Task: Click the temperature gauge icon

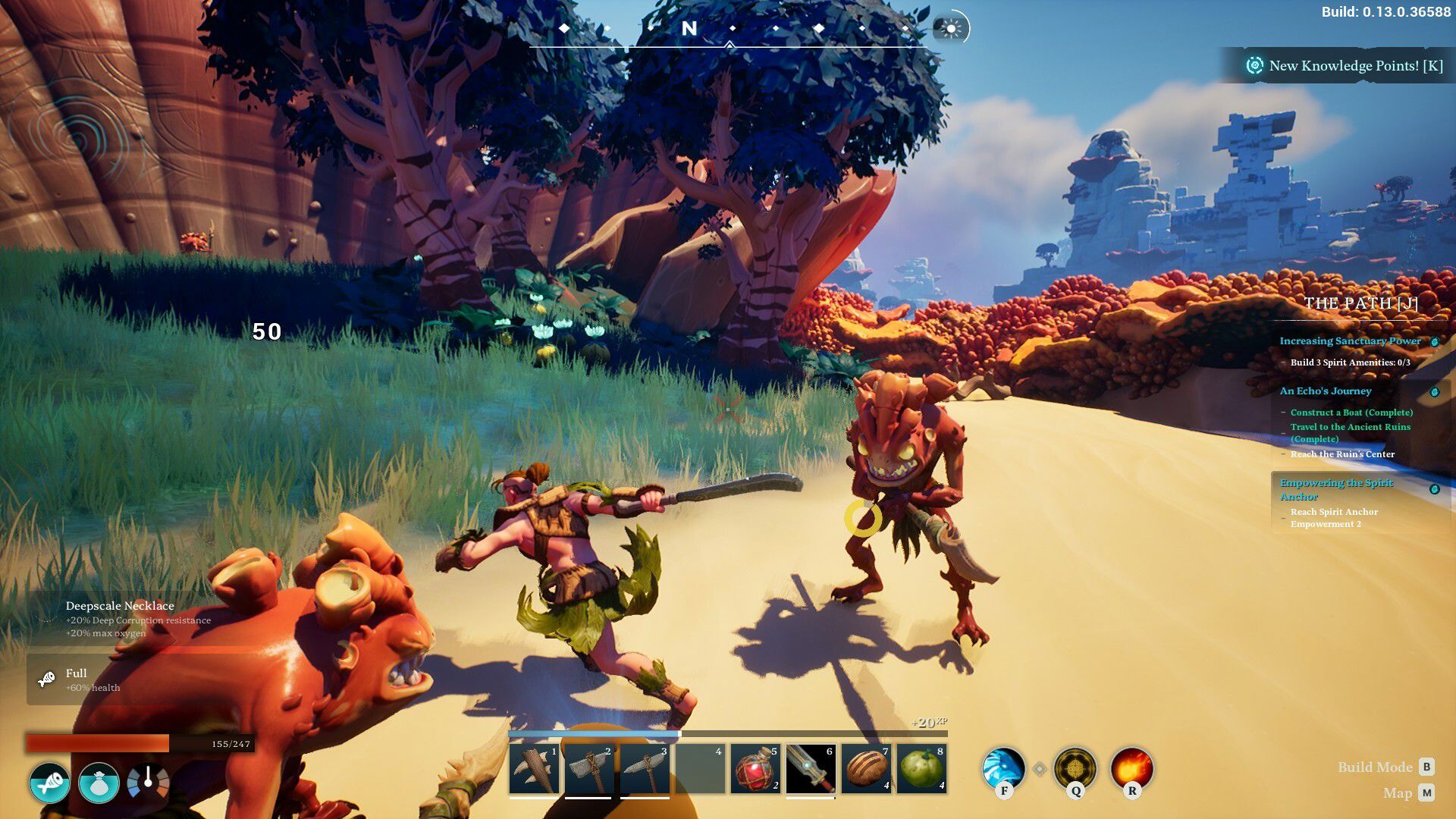Action: point(148,782)
